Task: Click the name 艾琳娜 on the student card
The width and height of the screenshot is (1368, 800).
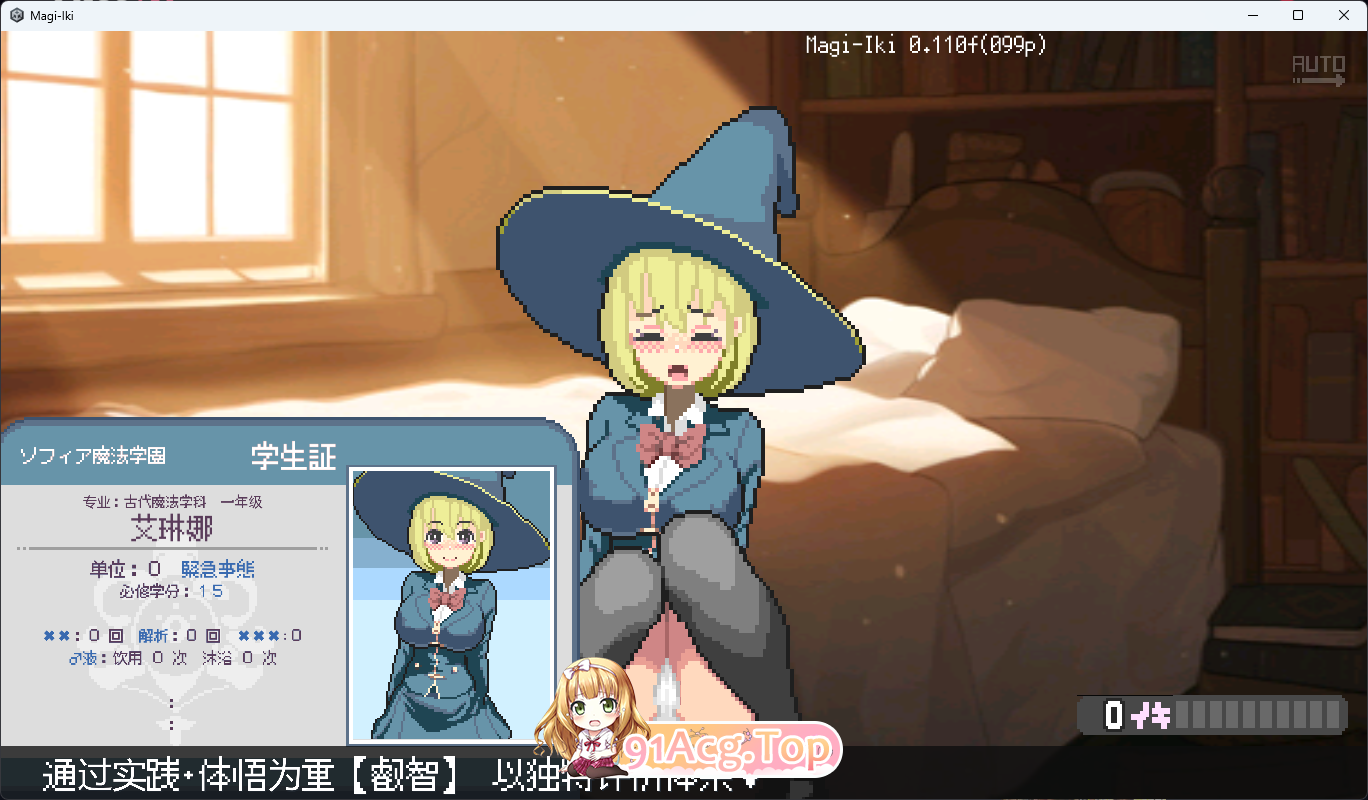Action: coord(170,527)
